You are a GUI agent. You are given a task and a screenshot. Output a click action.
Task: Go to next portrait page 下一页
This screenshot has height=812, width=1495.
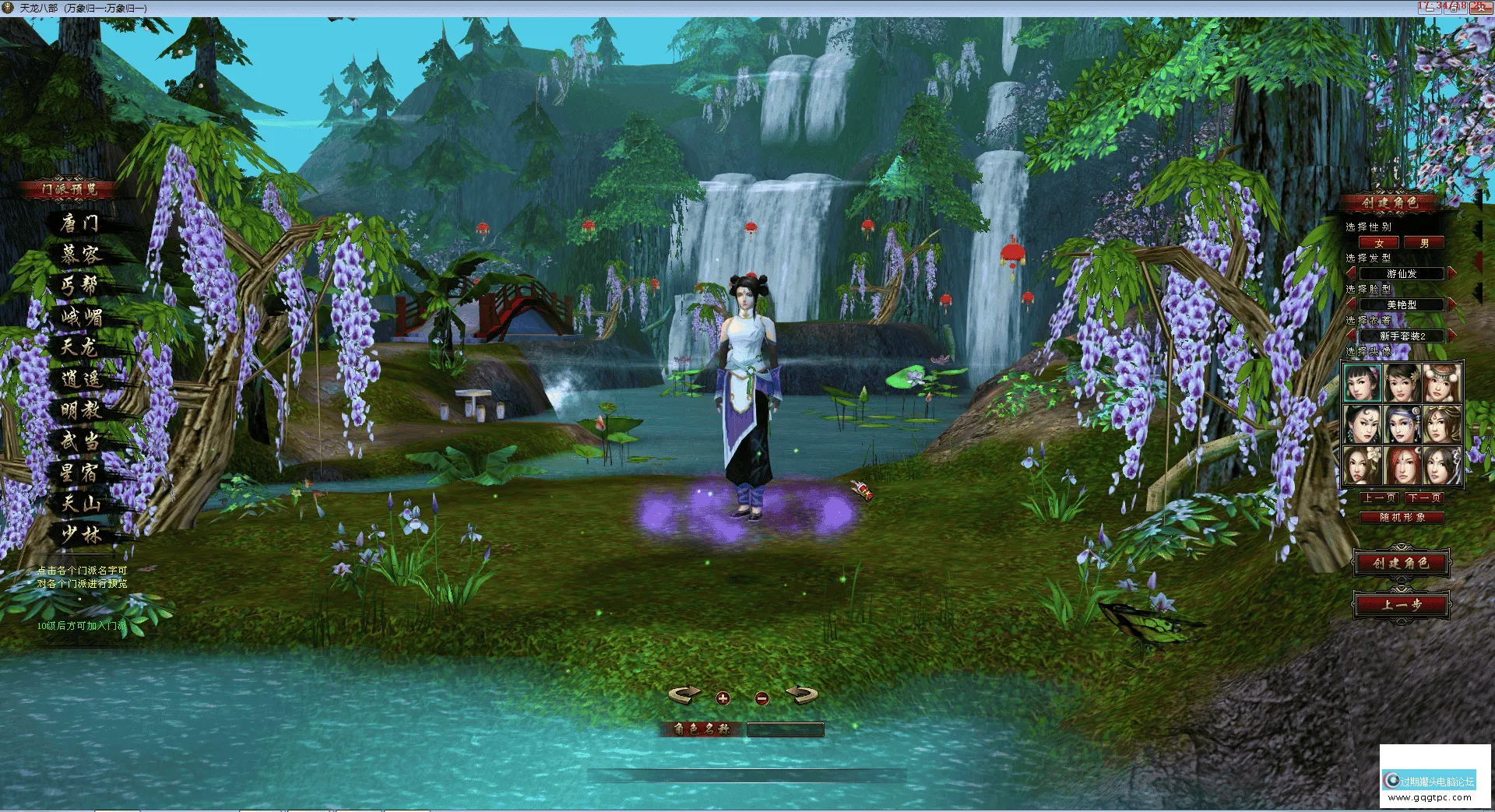pos(1424,497)
